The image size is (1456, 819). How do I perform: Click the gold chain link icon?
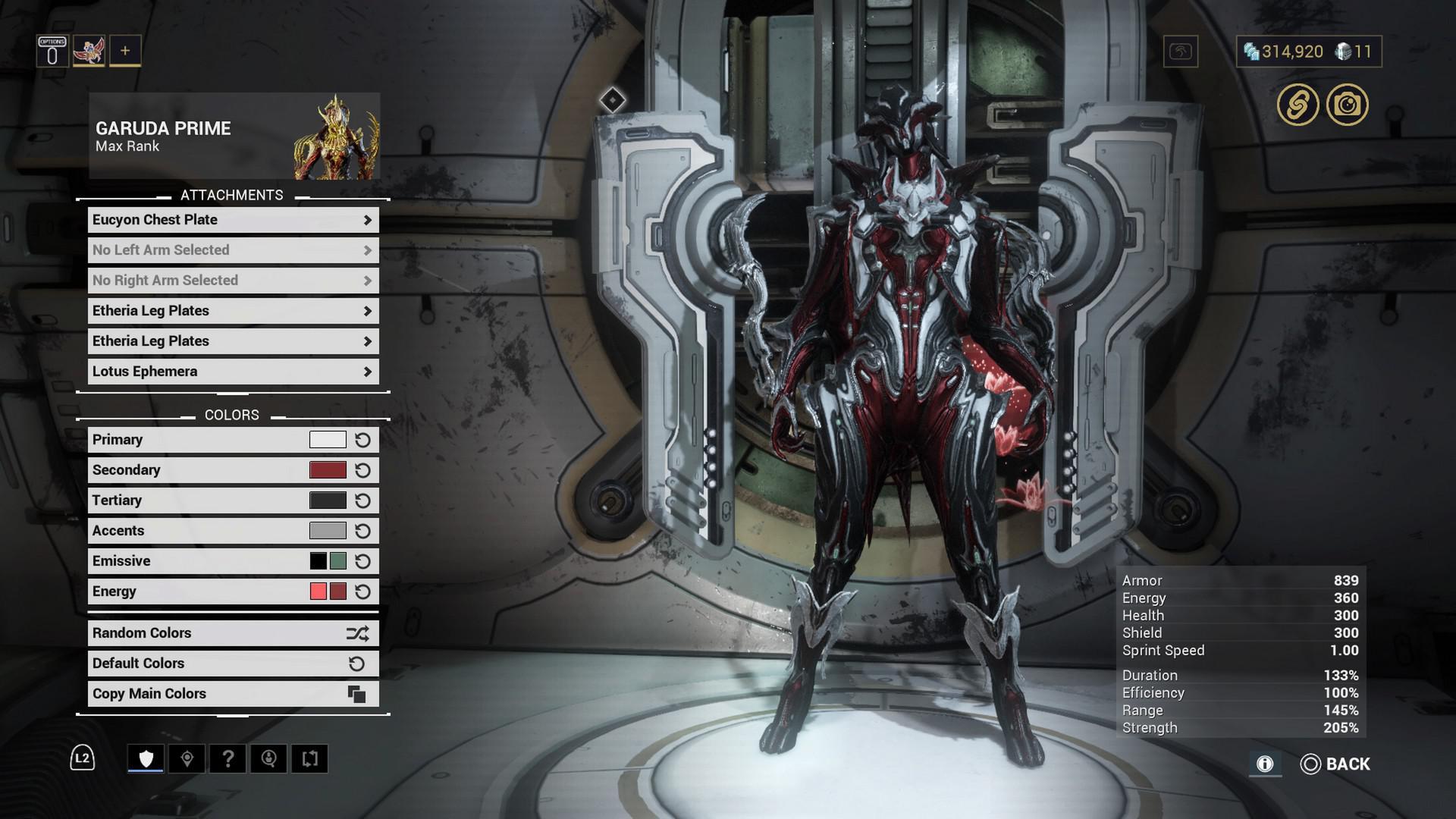[1298, 105]
